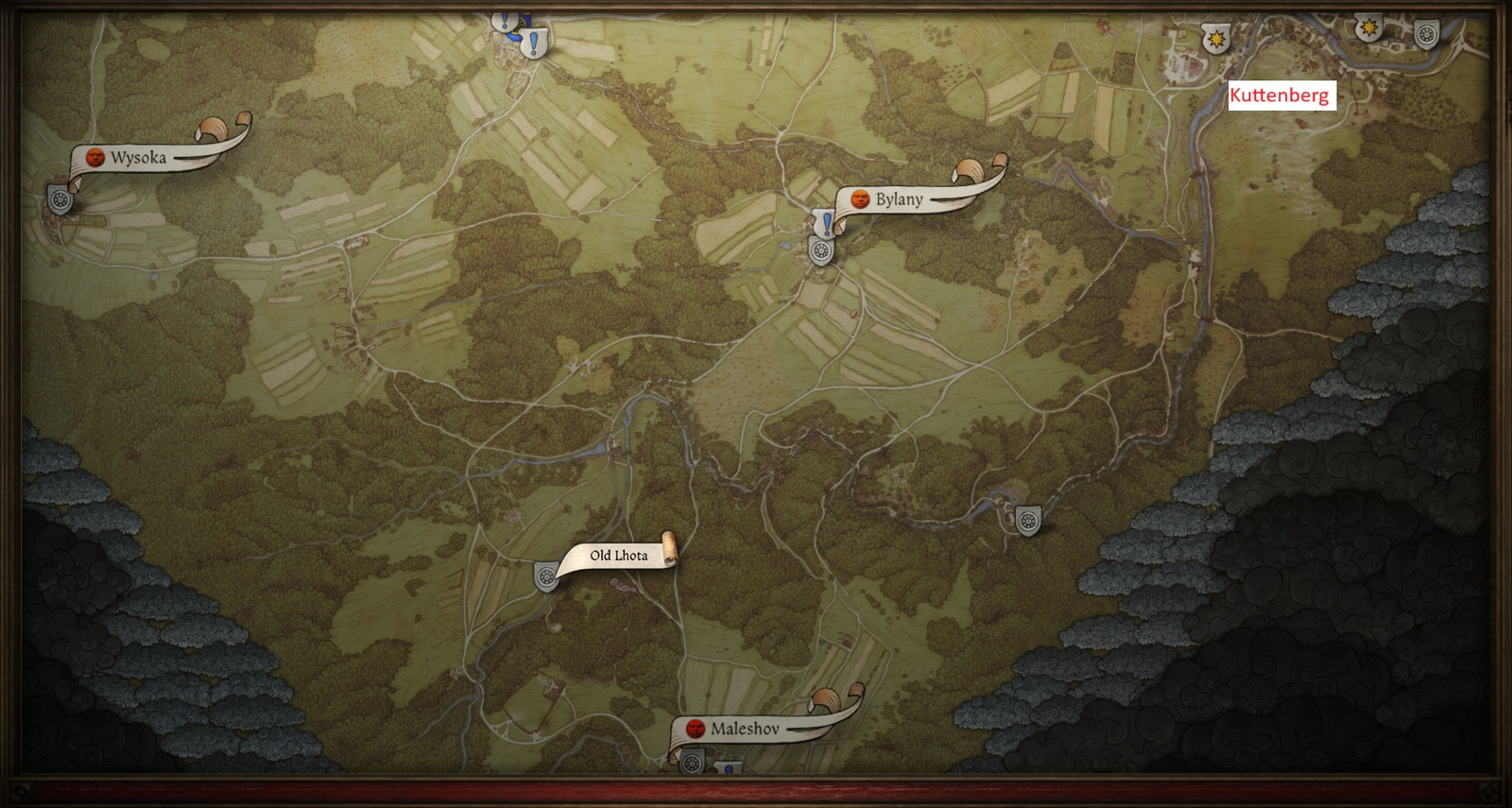Screen dimensions: 1512x808
Task: Open the Bylany location banner
Action: point(898,199)
